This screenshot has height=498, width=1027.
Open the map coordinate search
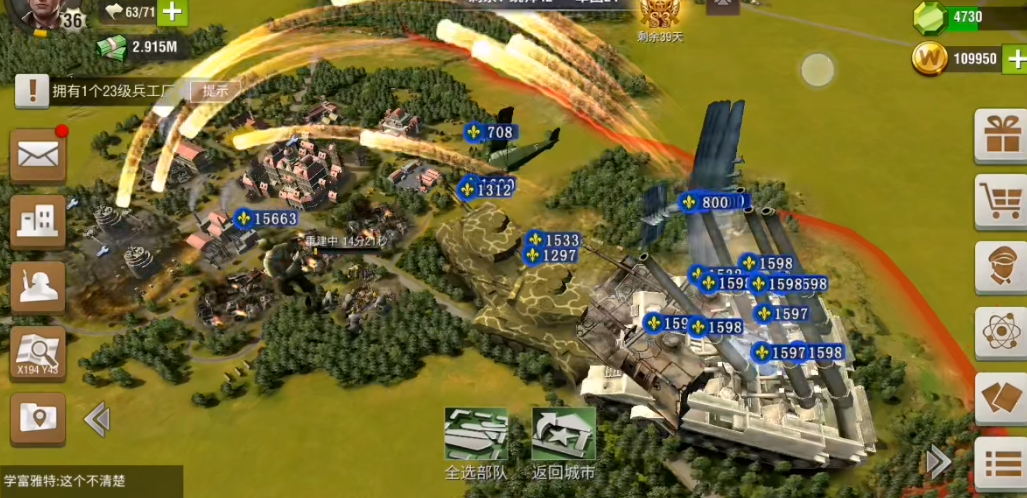pos(37,352)
